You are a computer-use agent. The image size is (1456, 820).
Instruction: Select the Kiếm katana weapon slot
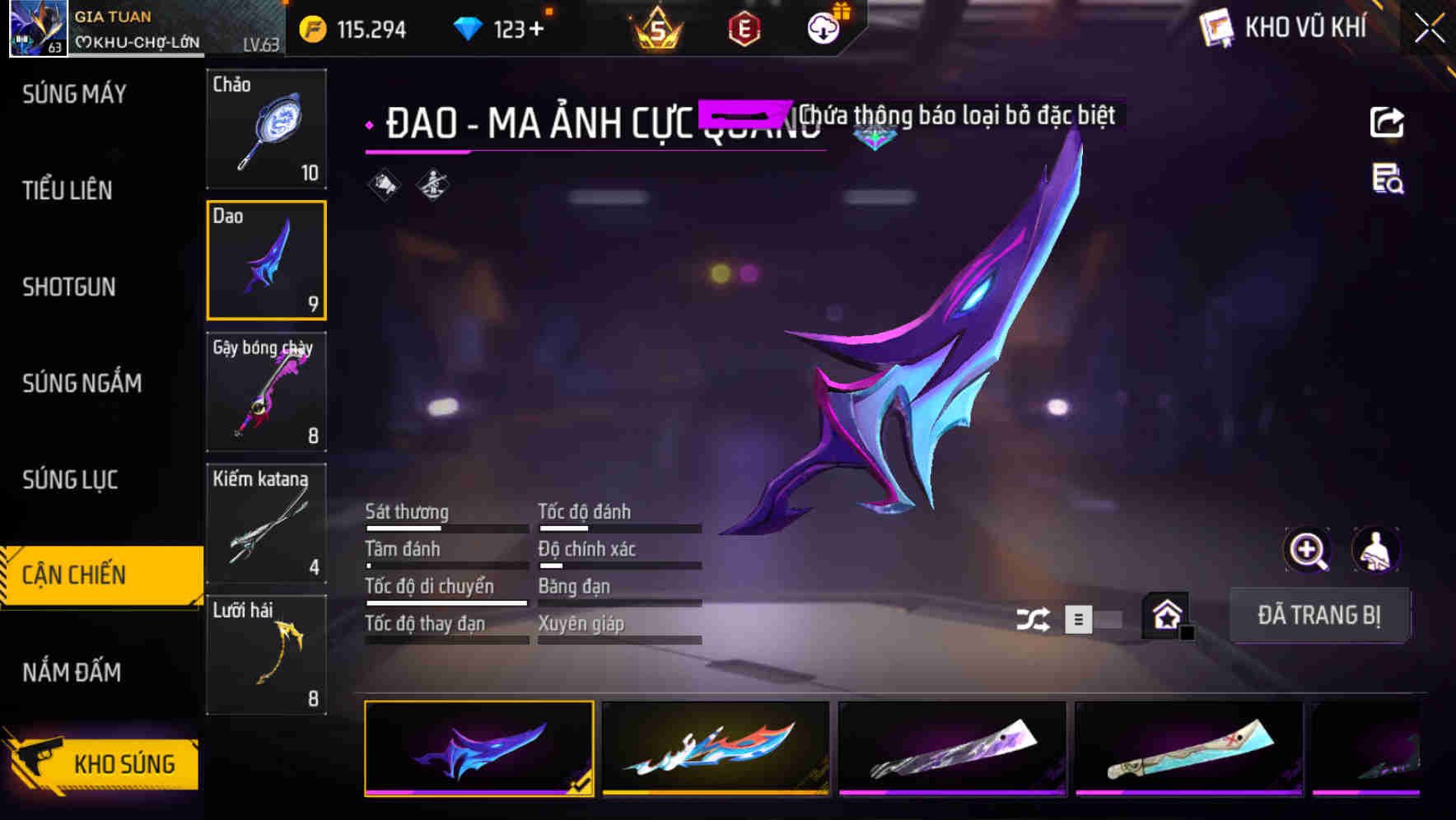266,523
